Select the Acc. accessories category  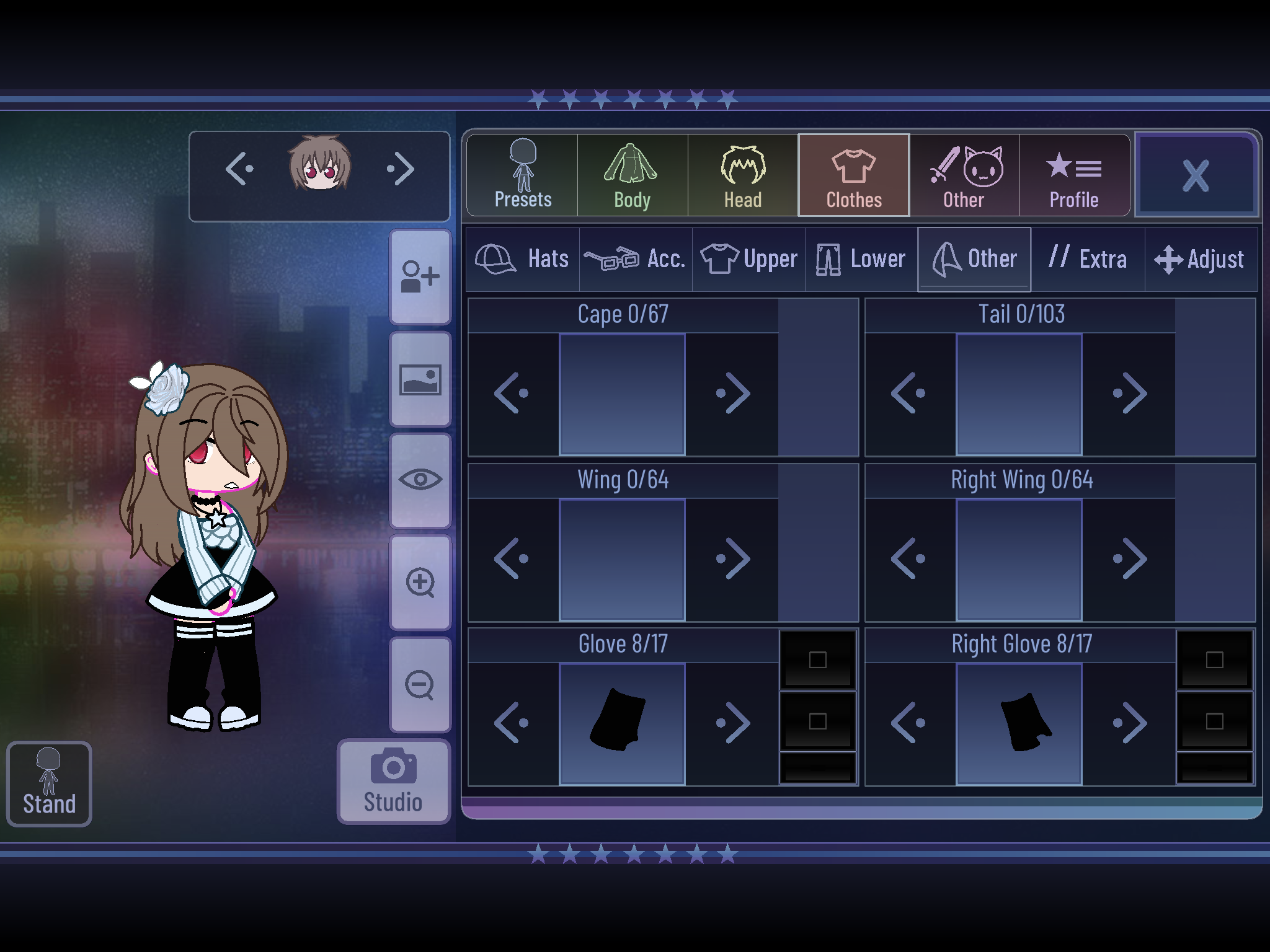click(634, 258)
